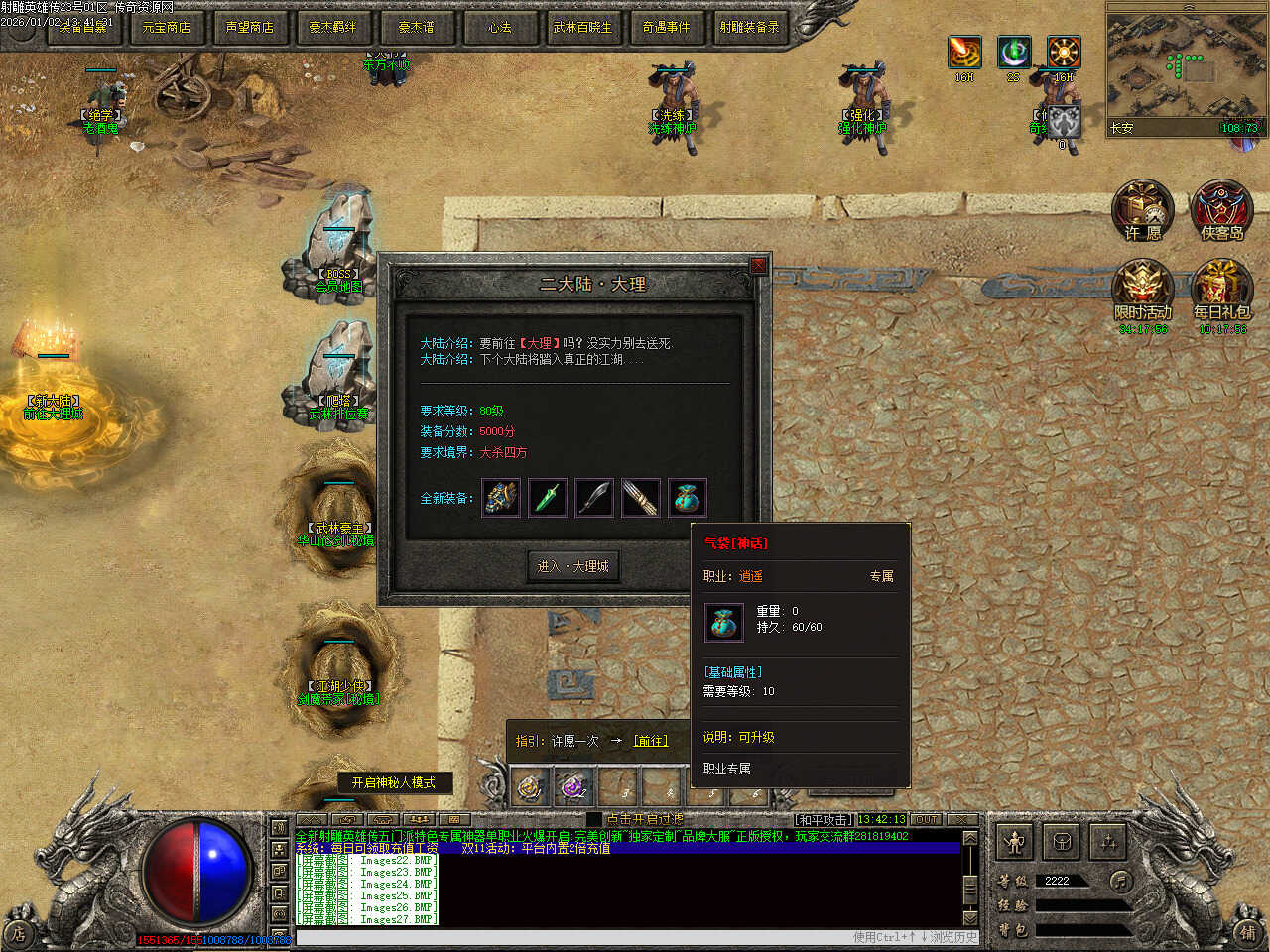Open the 奇遇事件 menu
Screen dimensions: 1270x952
coord(666,27)
